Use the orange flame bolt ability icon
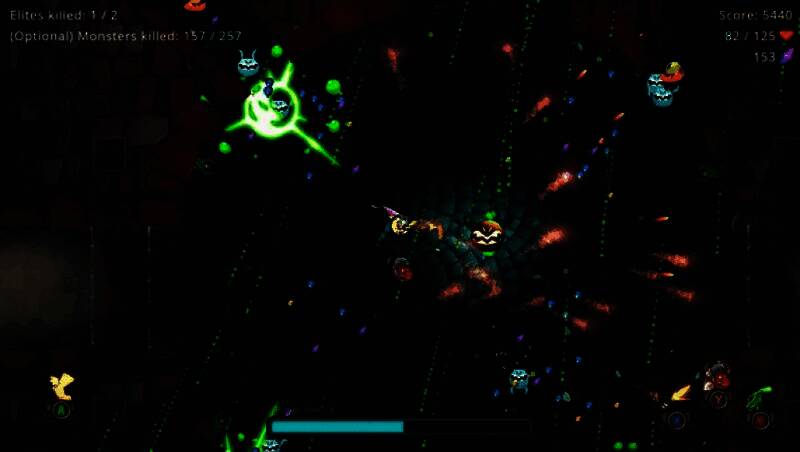 (681, 394)
